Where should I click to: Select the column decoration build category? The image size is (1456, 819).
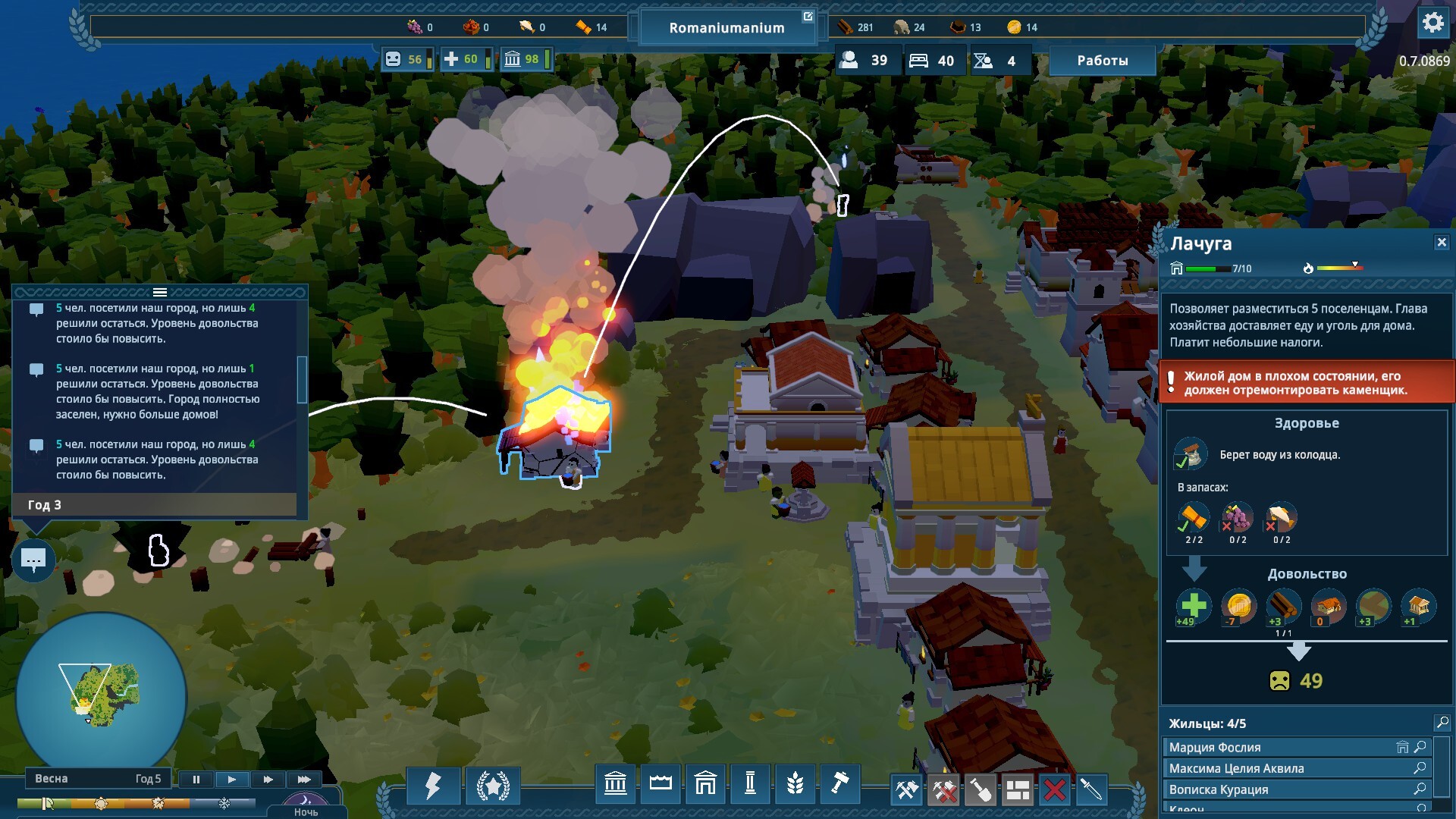point(750,783)
